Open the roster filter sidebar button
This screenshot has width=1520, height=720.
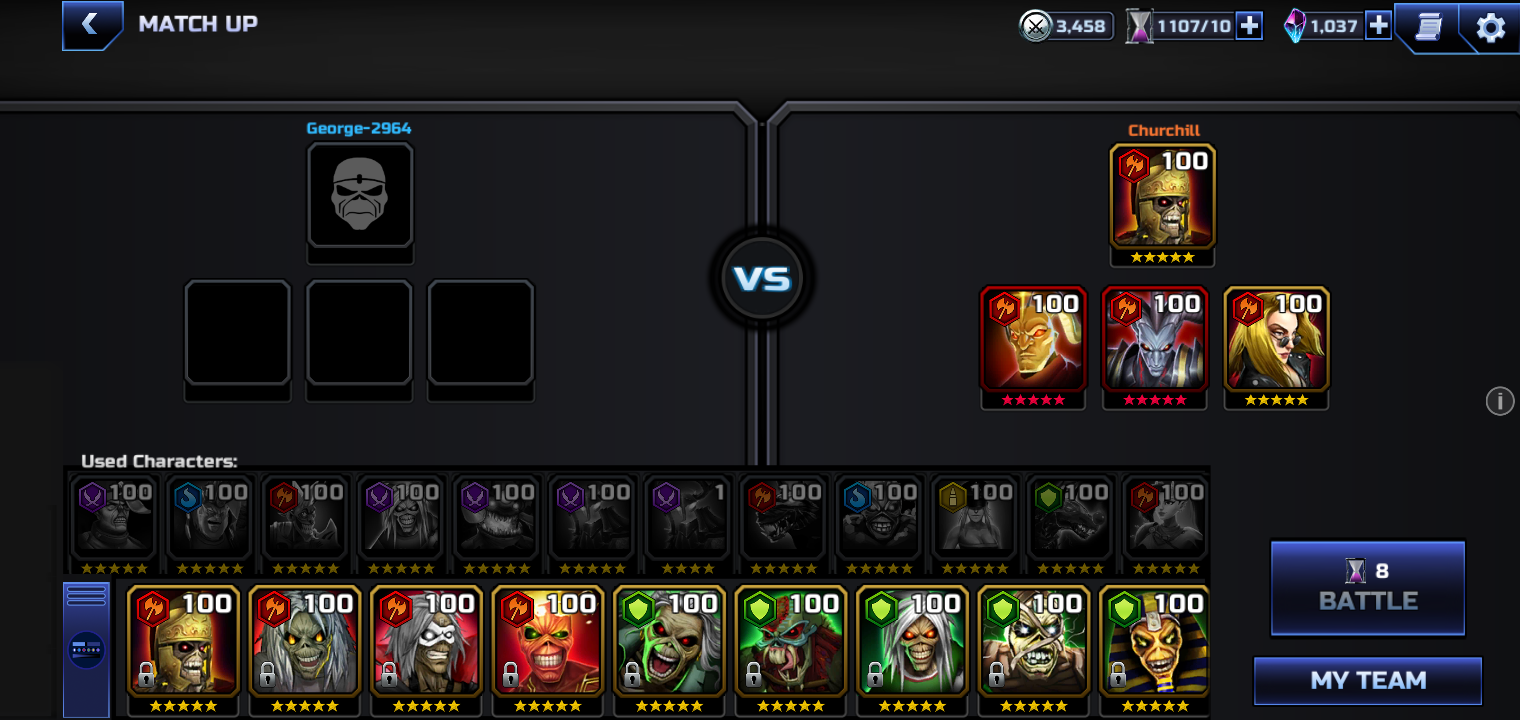coord(86,648)
